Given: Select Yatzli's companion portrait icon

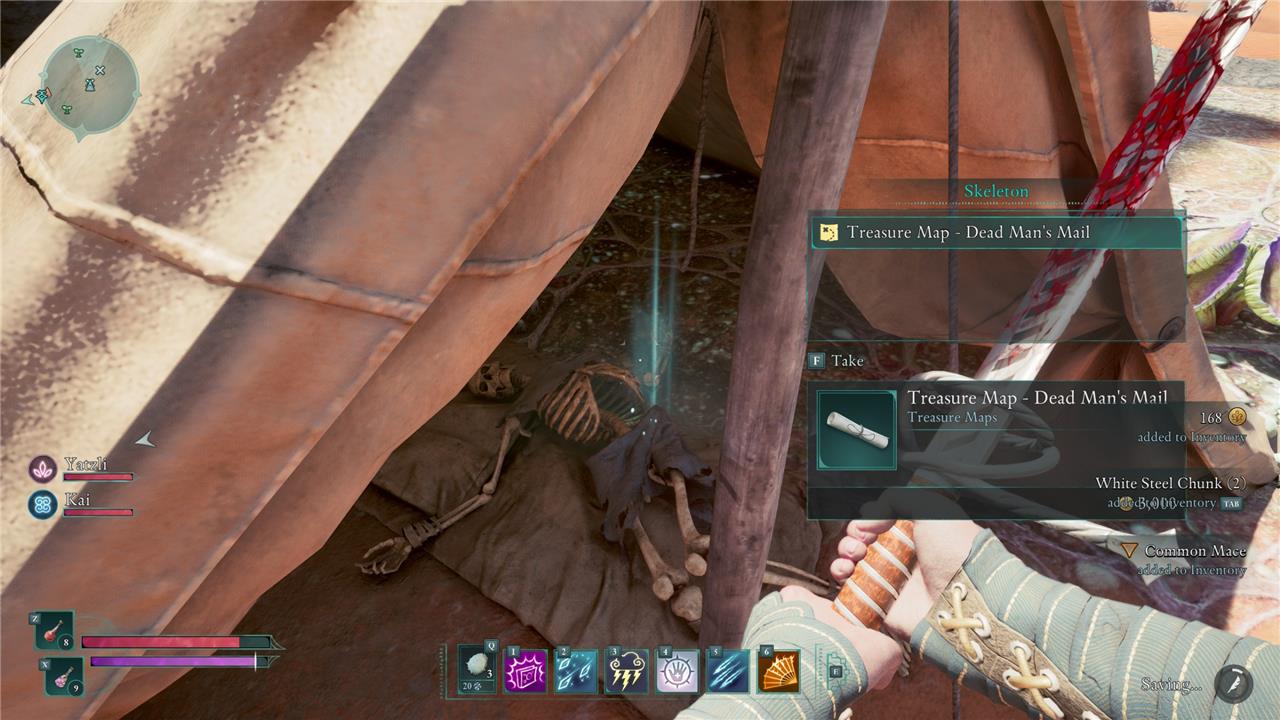Looking at the screenshot, I should (x=42, y=468).
